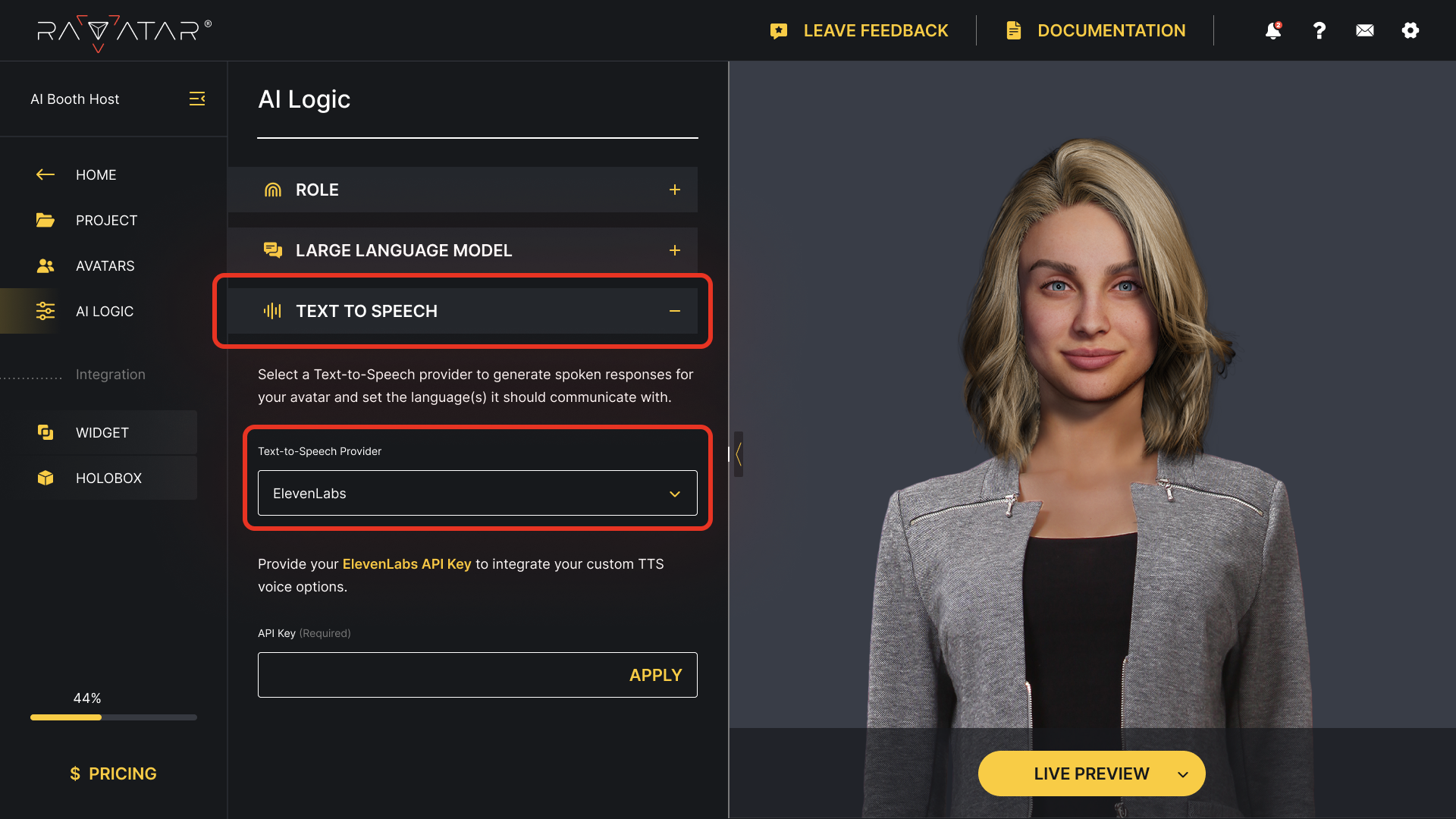Click the help question mark icon
The image size is (1456, 819).
click(1319, 30)
